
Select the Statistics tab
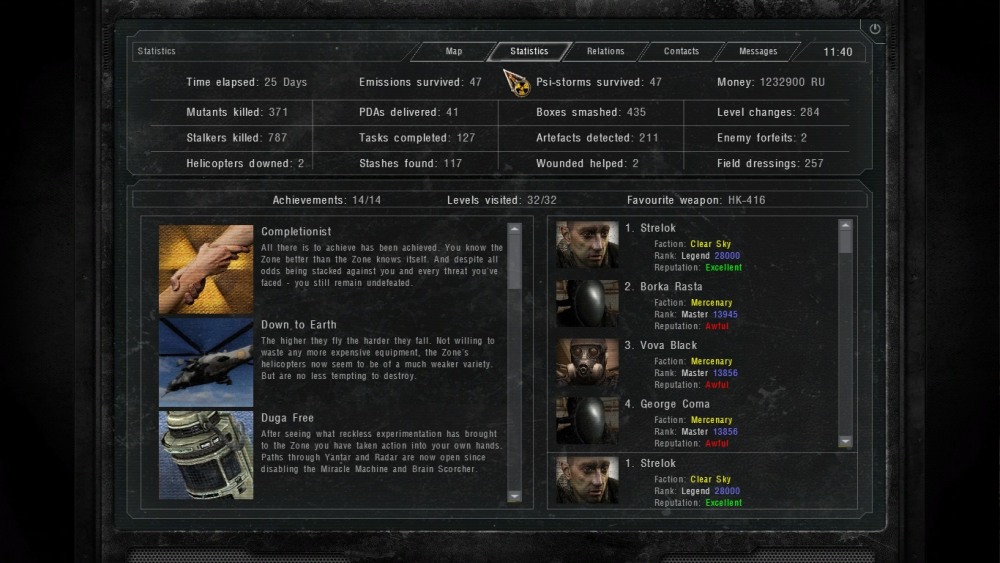pyautogui.click(x=529, y=52)
